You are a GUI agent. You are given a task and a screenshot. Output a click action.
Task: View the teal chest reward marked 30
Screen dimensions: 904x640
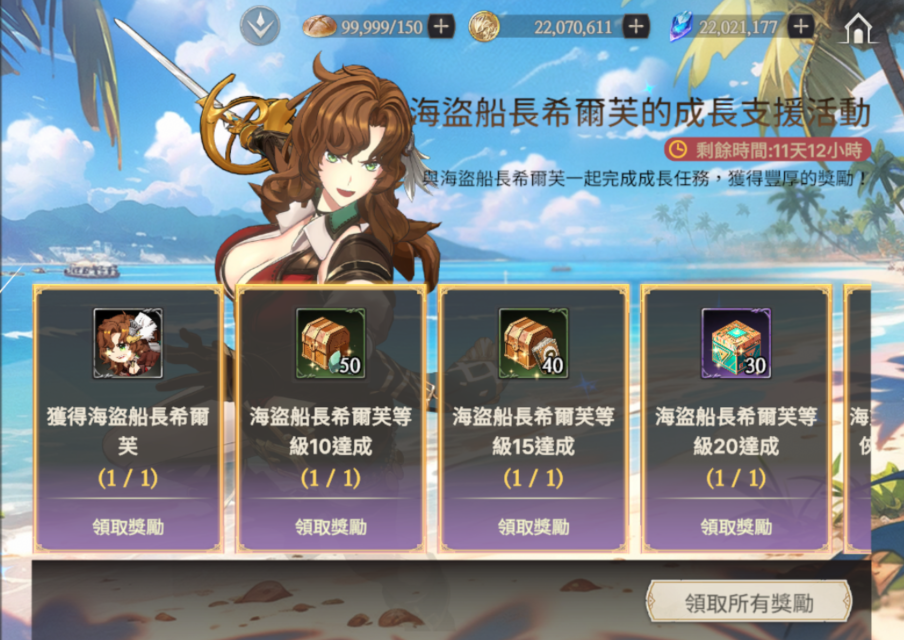click(x=736, y=343)
